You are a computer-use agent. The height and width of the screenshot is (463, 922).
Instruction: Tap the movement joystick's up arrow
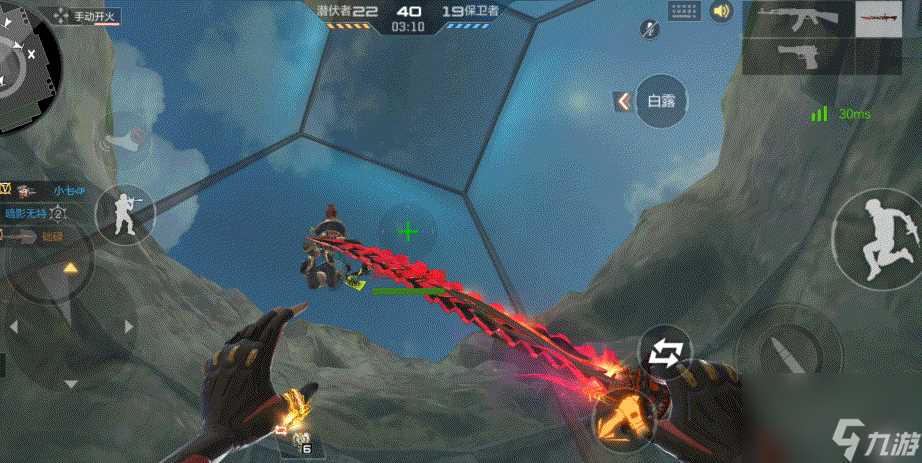(x=71, y=268)
